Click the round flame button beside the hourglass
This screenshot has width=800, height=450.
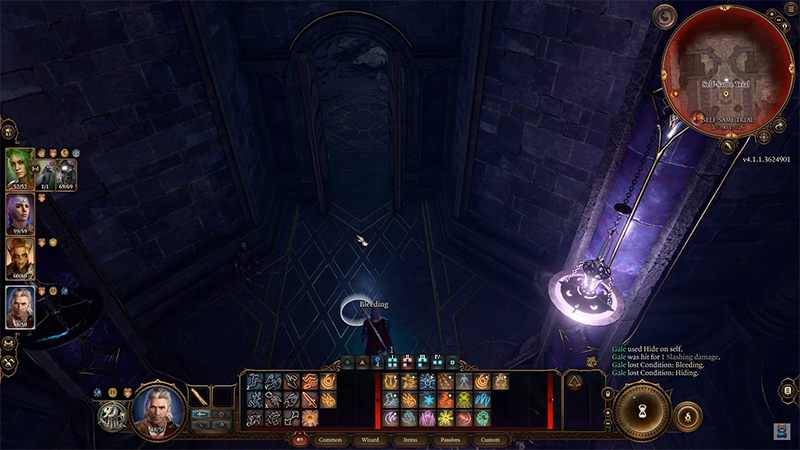point(688,414)
